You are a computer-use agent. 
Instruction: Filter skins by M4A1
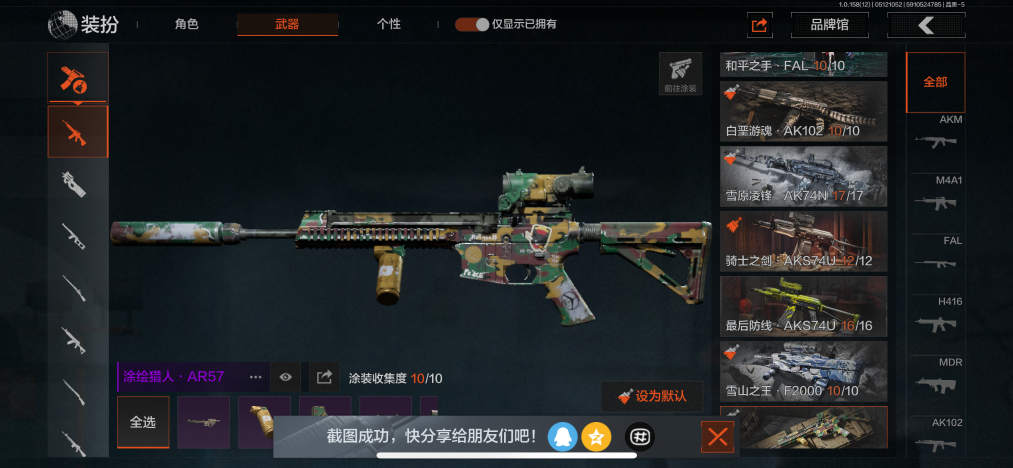pos(936,197)
